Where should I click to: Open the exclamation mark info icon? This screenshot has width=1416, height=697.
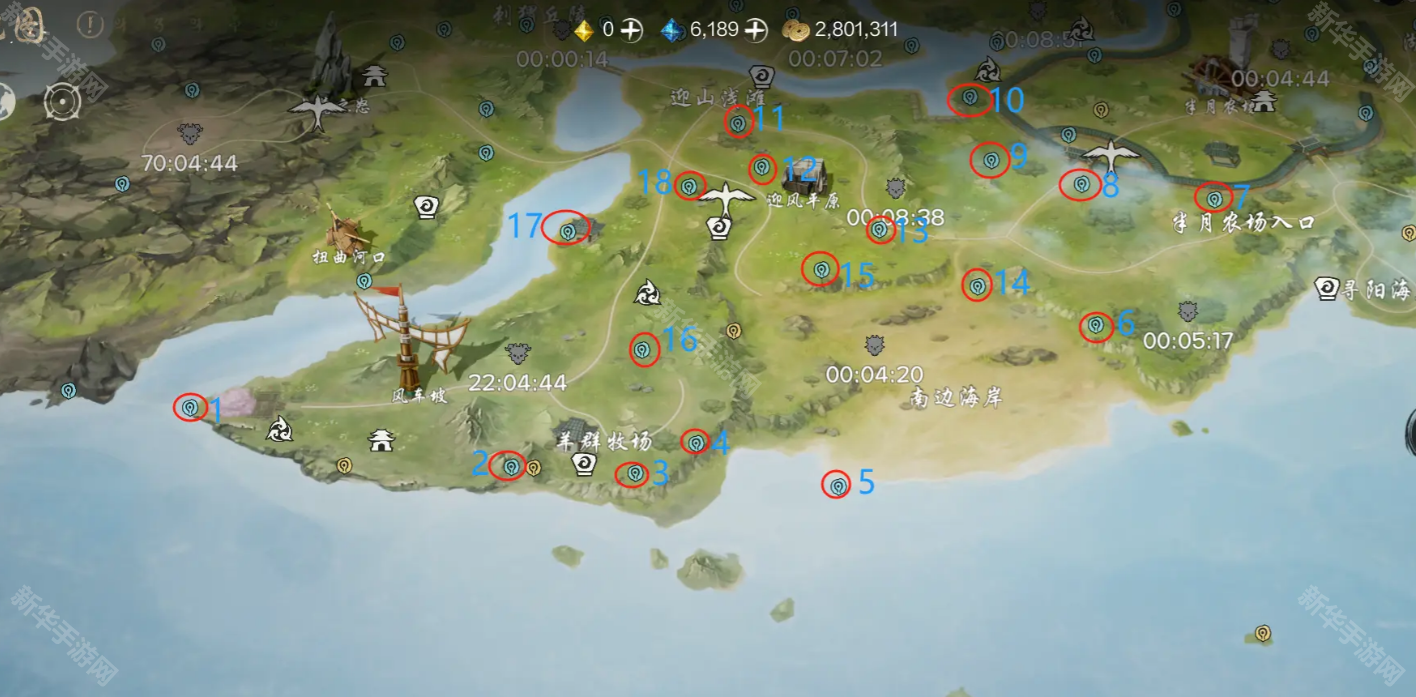point(91,24)
